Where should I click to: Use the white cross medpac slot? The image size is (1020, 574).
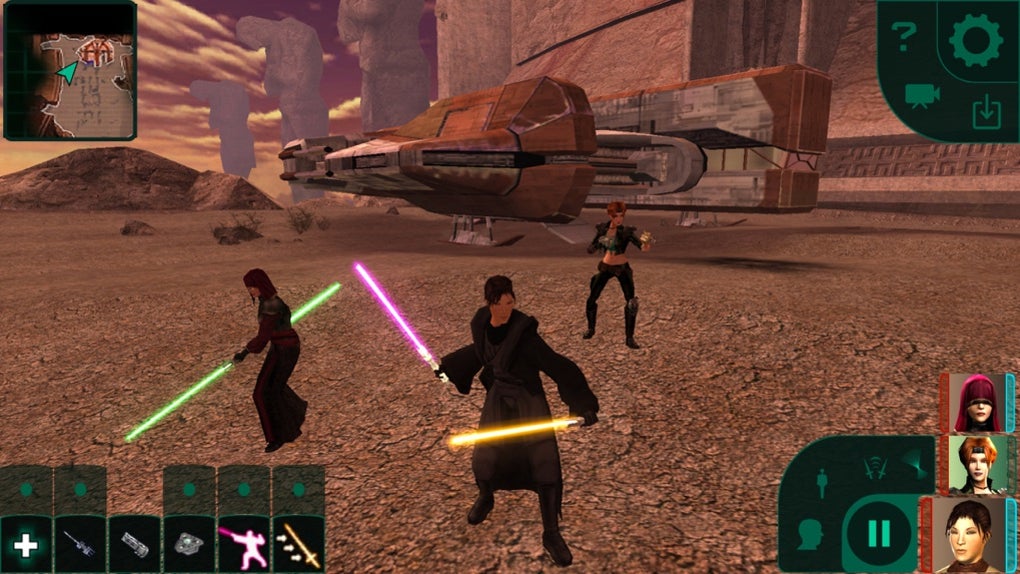(x=25, y=545)
